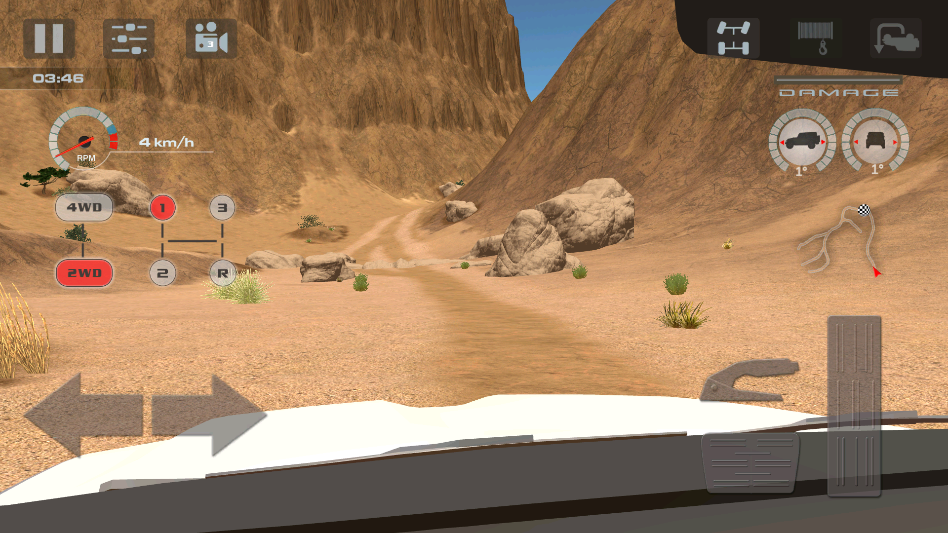Image resolution: width=948 pixels, height=533 pixels.
Task: Select the 2WD drive mode
Action: pyautogui.click(x=84, y=272)
